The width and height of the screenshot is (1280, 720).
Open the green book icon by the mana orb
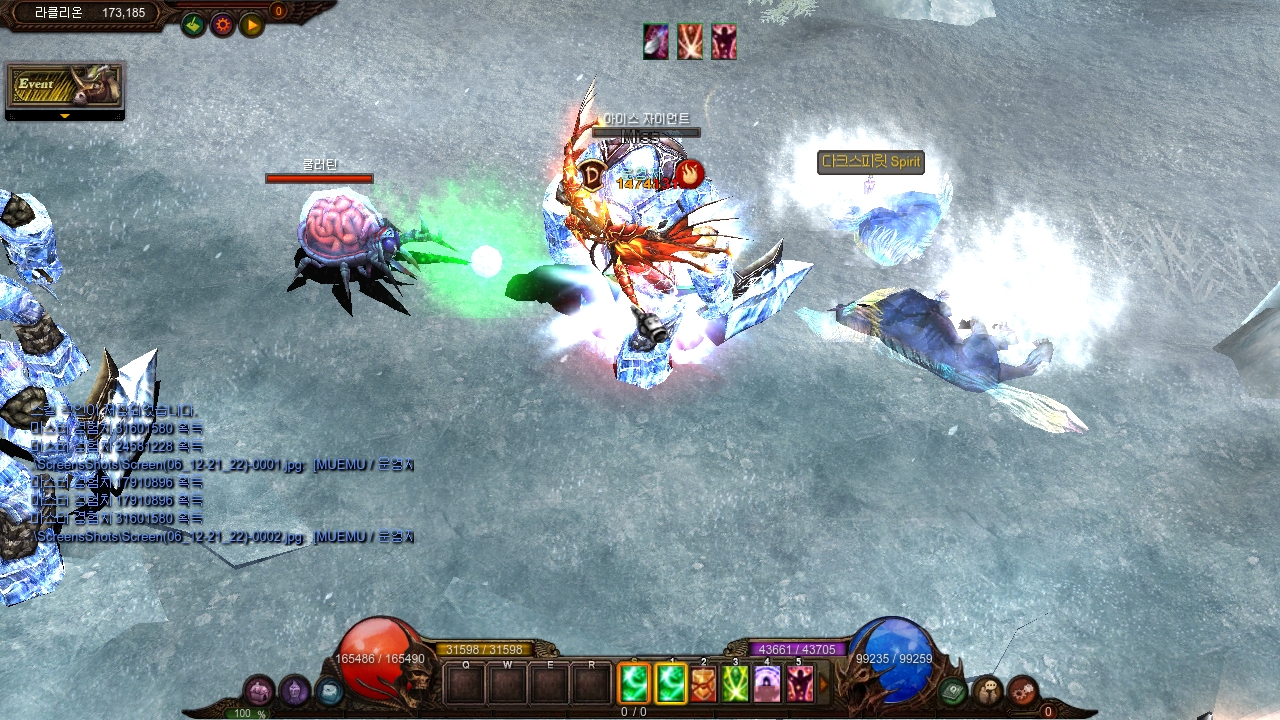953,690
